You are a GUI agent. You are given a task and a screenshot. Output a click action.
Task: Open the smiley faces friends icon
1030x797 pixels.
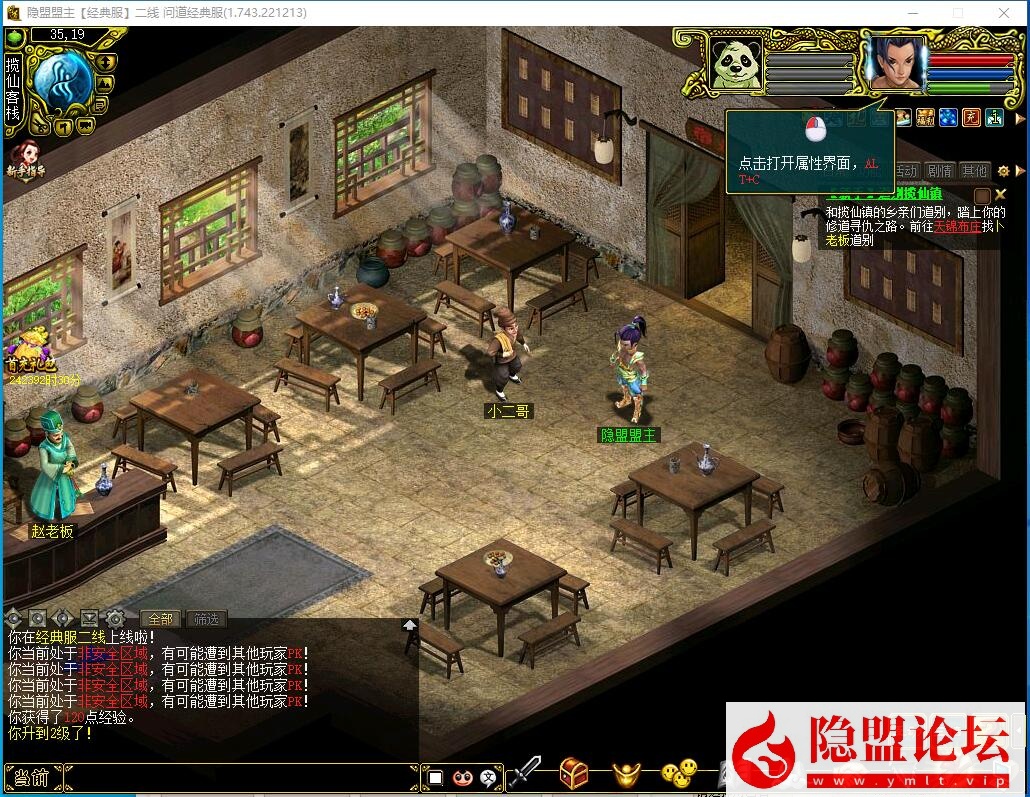click(x=678, y=772)
